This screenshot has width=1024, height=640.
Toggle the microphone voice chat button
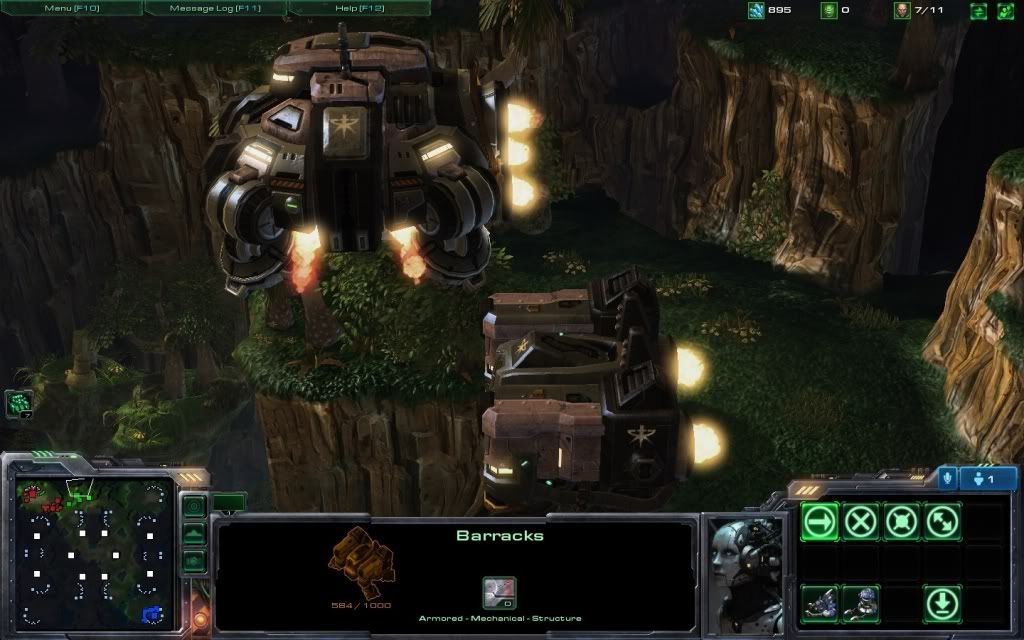(x=947, y=478)
